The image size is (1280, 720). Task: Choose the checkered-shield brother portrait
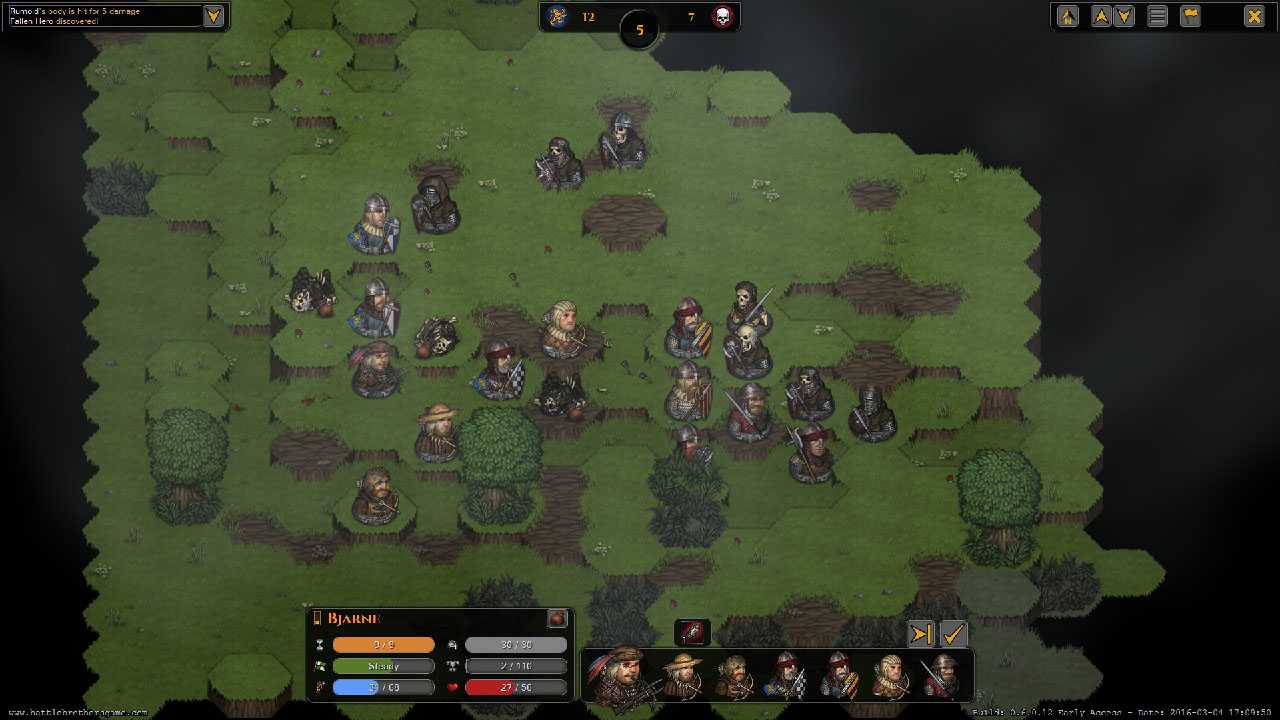pyautogui.click(x=787, y=676)
